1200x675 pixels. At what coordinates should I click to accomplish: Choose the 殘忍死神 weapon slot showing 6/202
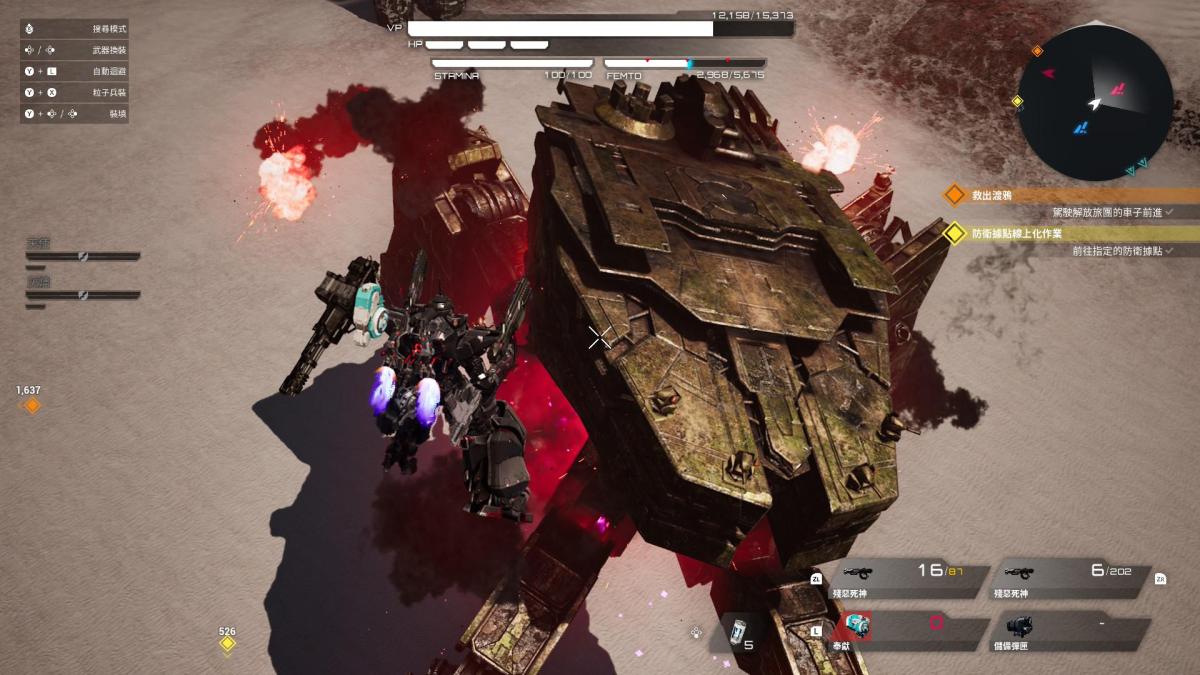1072,578
